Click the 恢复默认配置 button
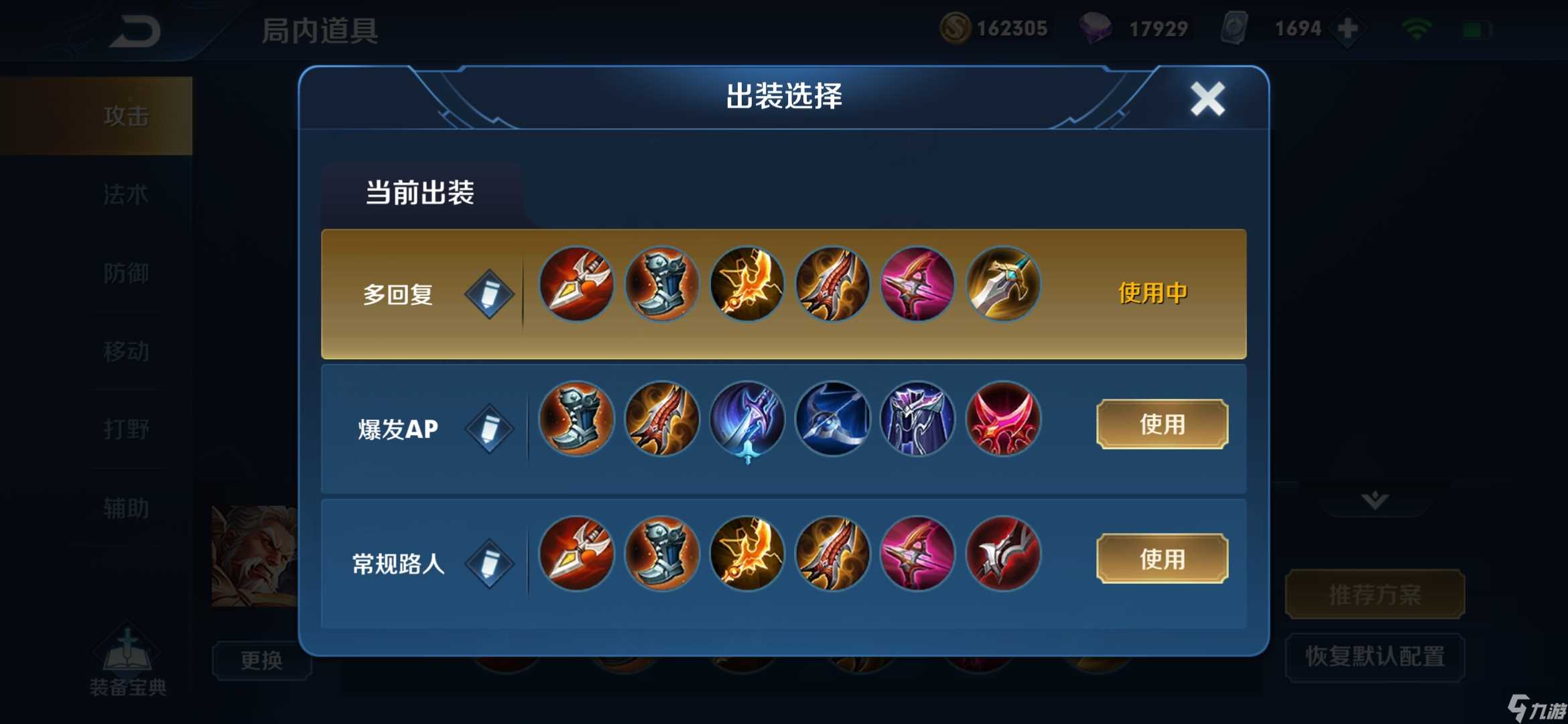Screen dimensions: 1568x724 [x=1374, y=658]
